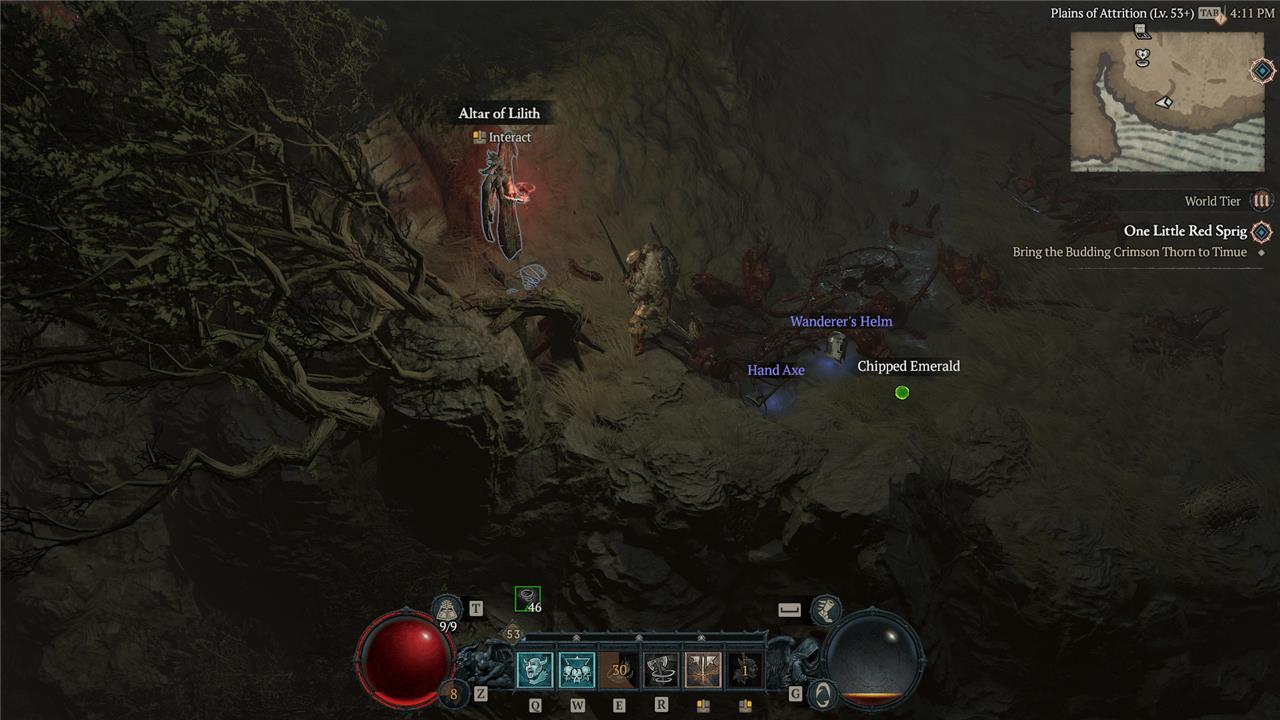This screenshot has width=1280, height=720.
Task: Click the round icon showing number 8
Action: pyautogui.click(x=453, y=694)
